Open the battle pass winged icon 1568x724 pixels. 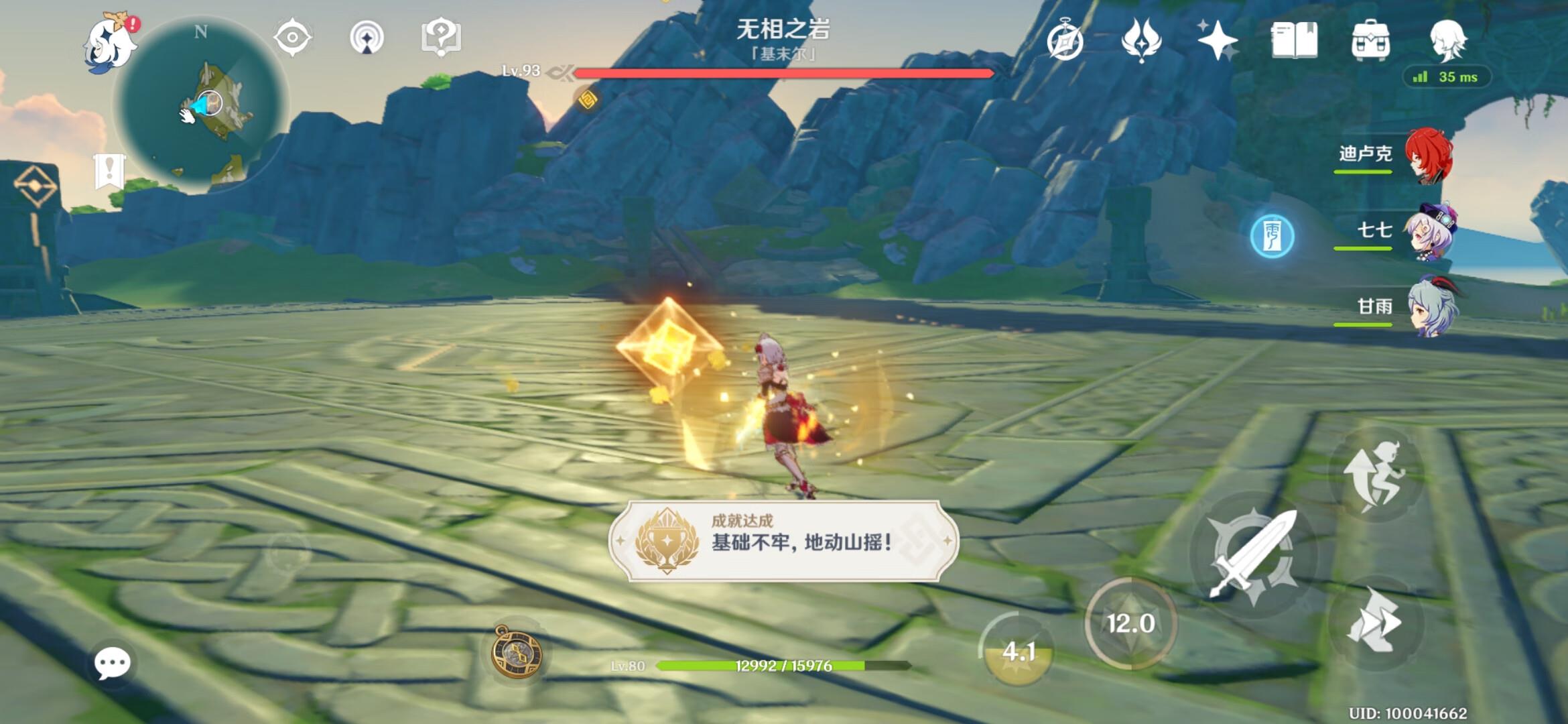[x=1141, y=40]
